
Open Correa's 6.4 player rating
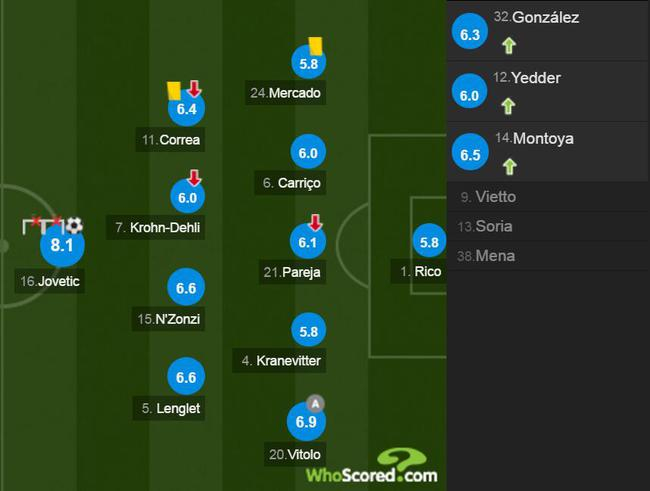[x=185, y=109]
